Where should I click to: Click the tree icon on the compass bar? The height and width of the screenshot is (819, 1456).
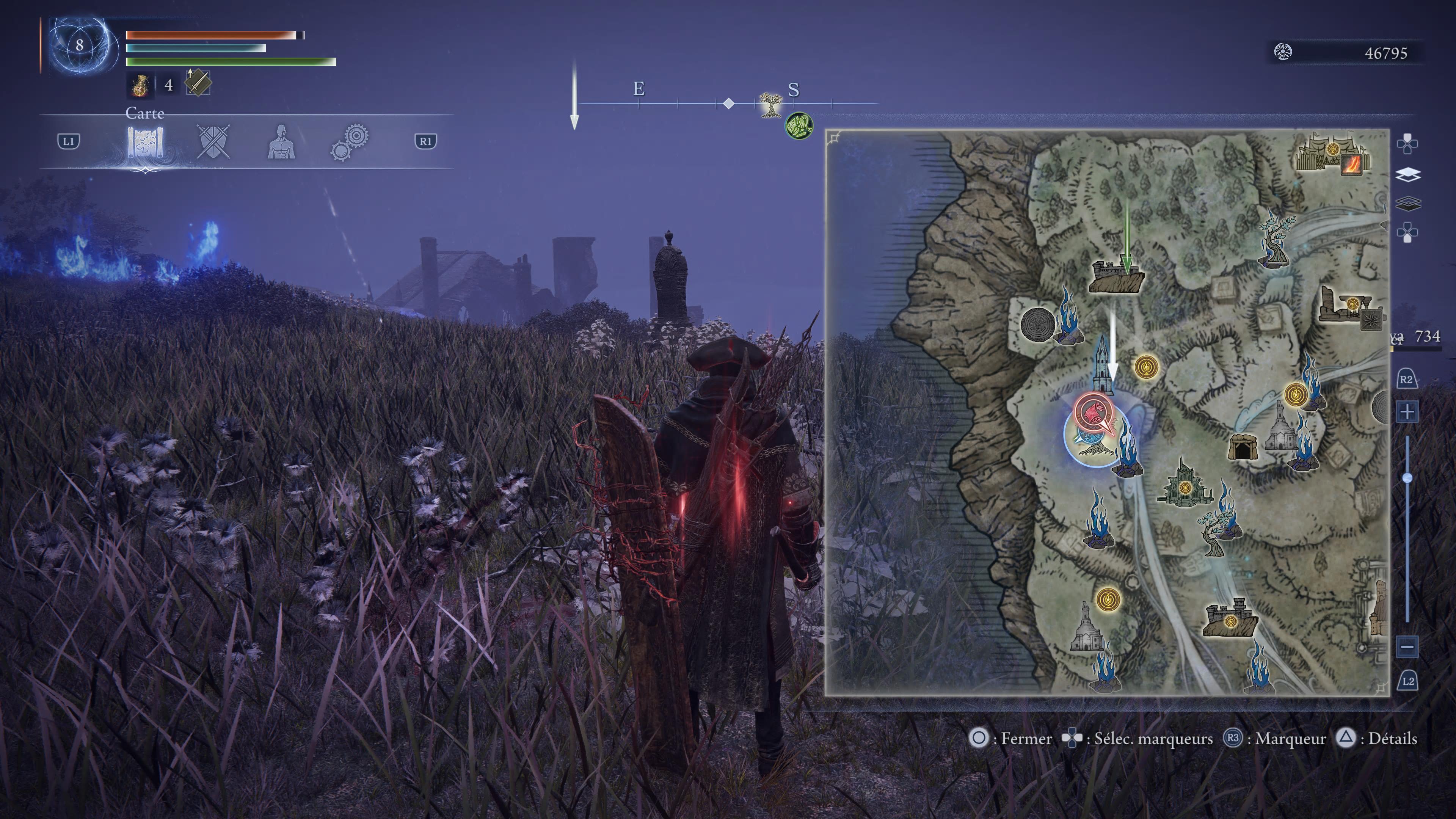769,105
